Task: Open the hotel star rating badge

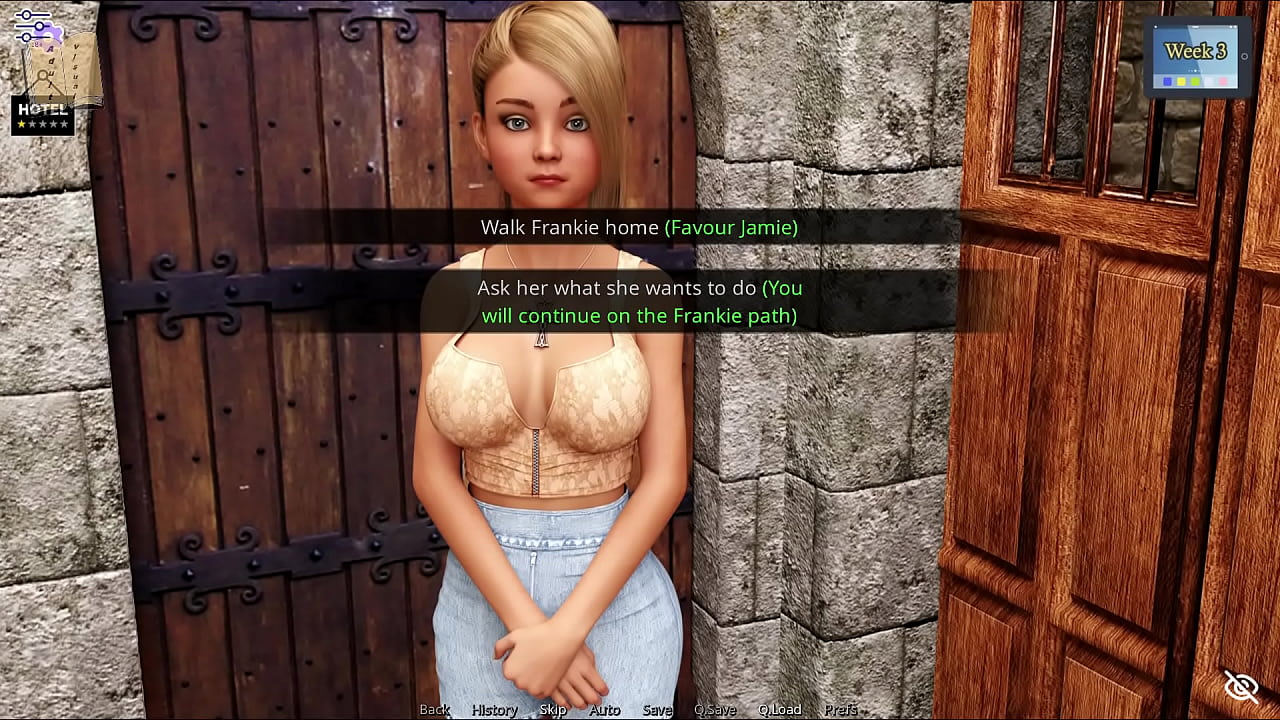Action: click(x=42, y=116)
